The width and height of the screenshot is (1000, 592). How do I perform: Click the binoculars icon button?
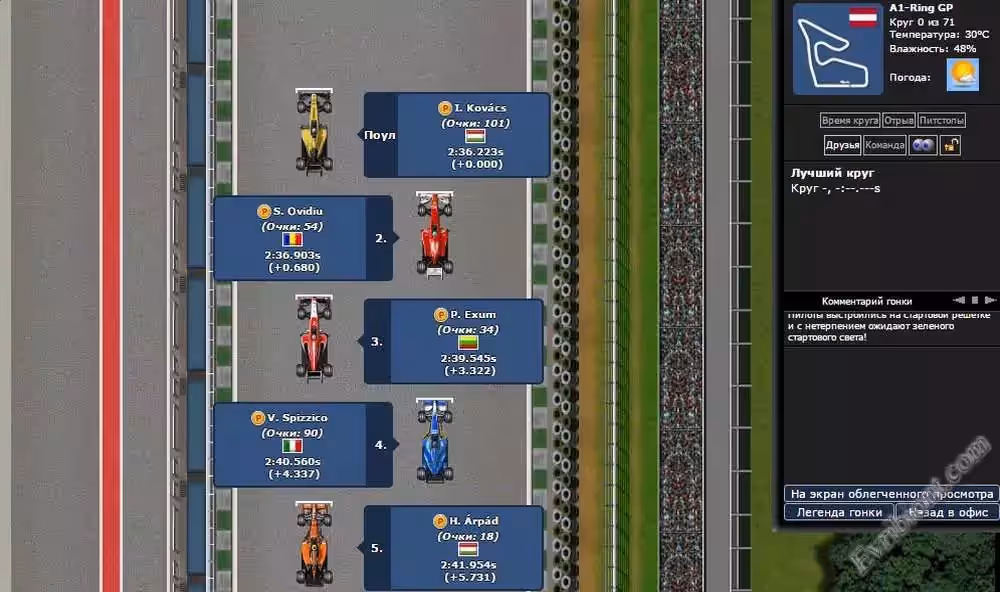923,145
